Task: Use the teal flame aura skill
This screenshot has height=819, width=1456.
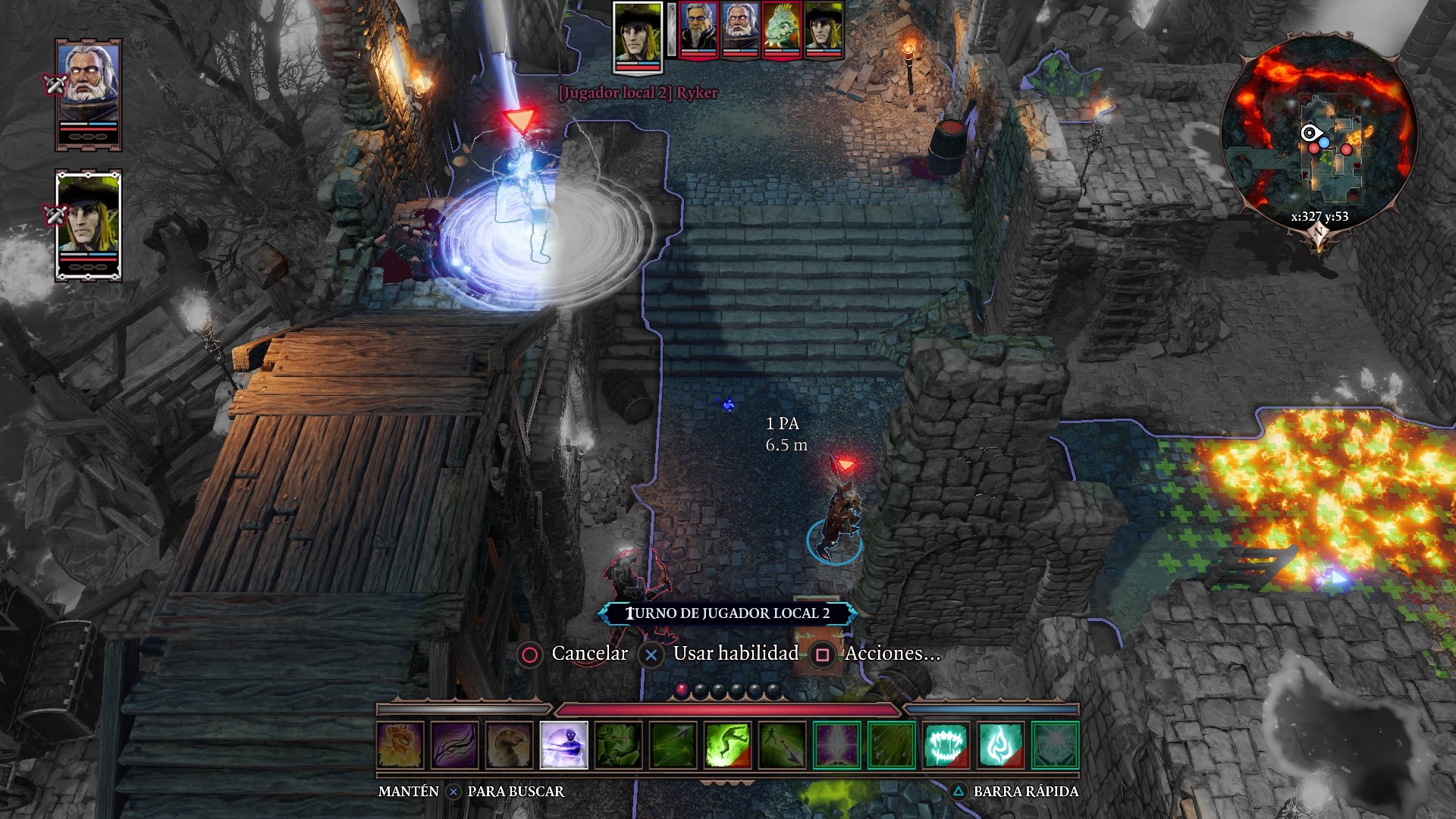Action: pos(1001,745)
